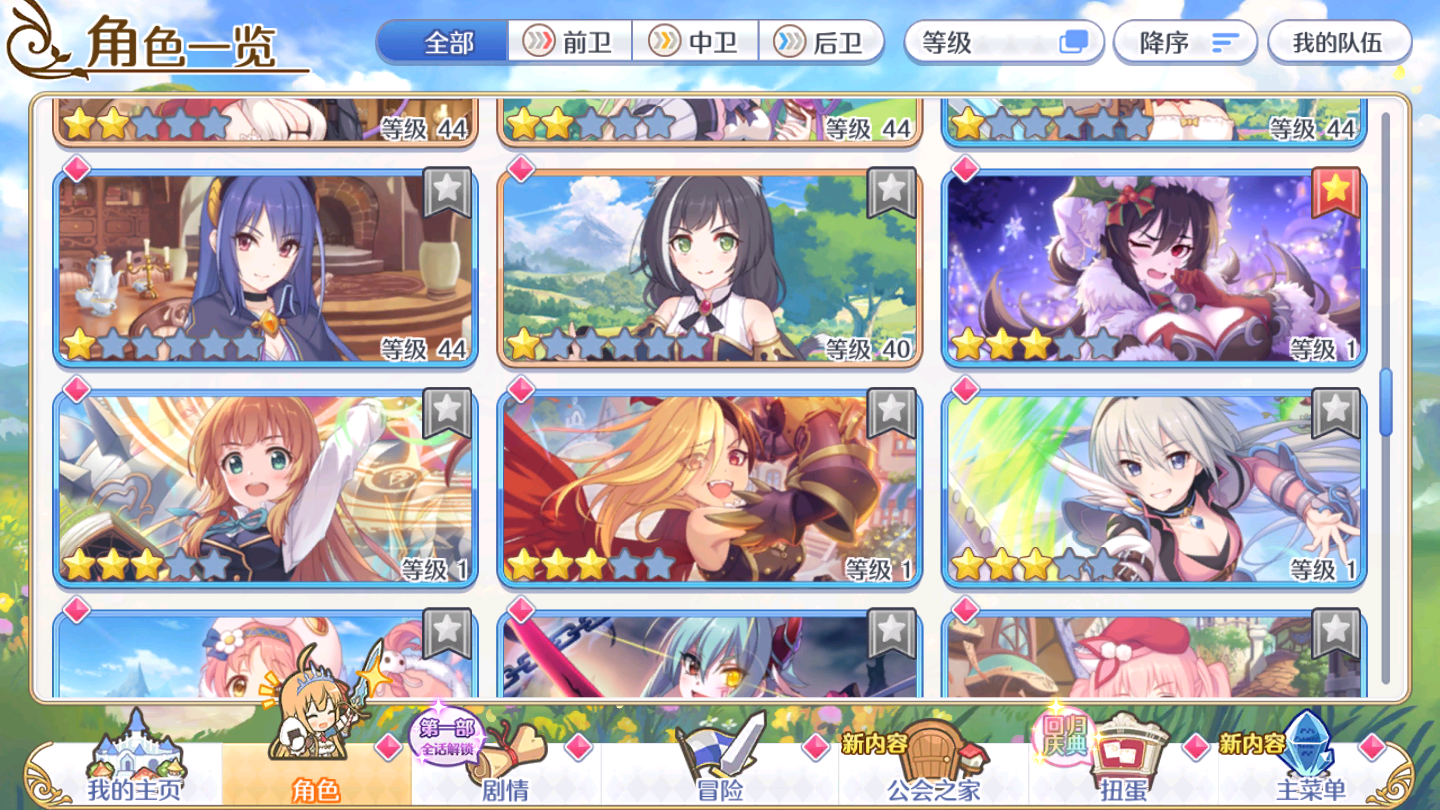
Task: Open the 等级 sorting dropdown
Action: (1003, 41)
